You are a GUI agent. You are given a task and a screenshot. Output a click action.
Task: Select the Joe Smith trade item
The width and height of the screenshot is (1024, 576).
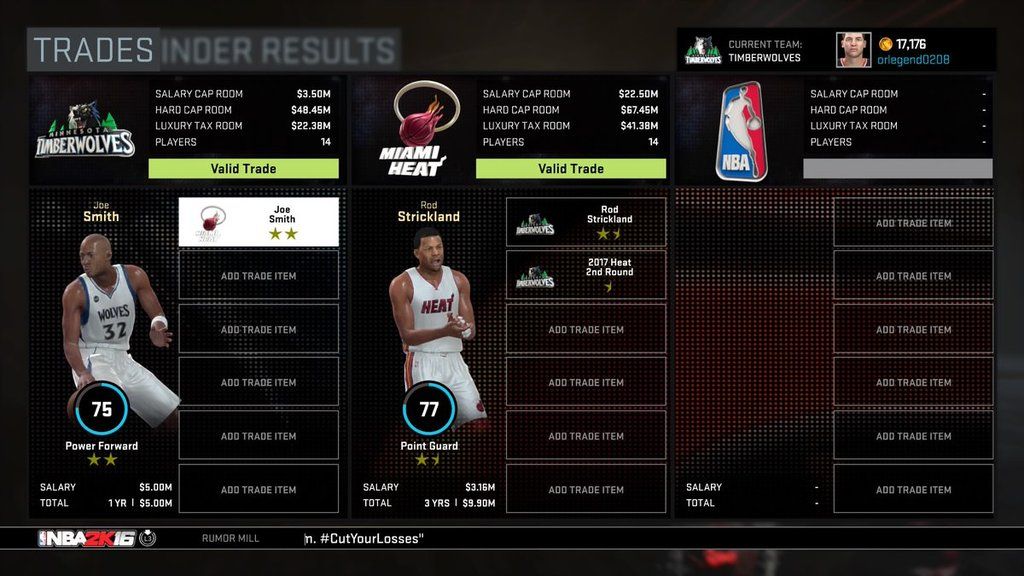258,222
